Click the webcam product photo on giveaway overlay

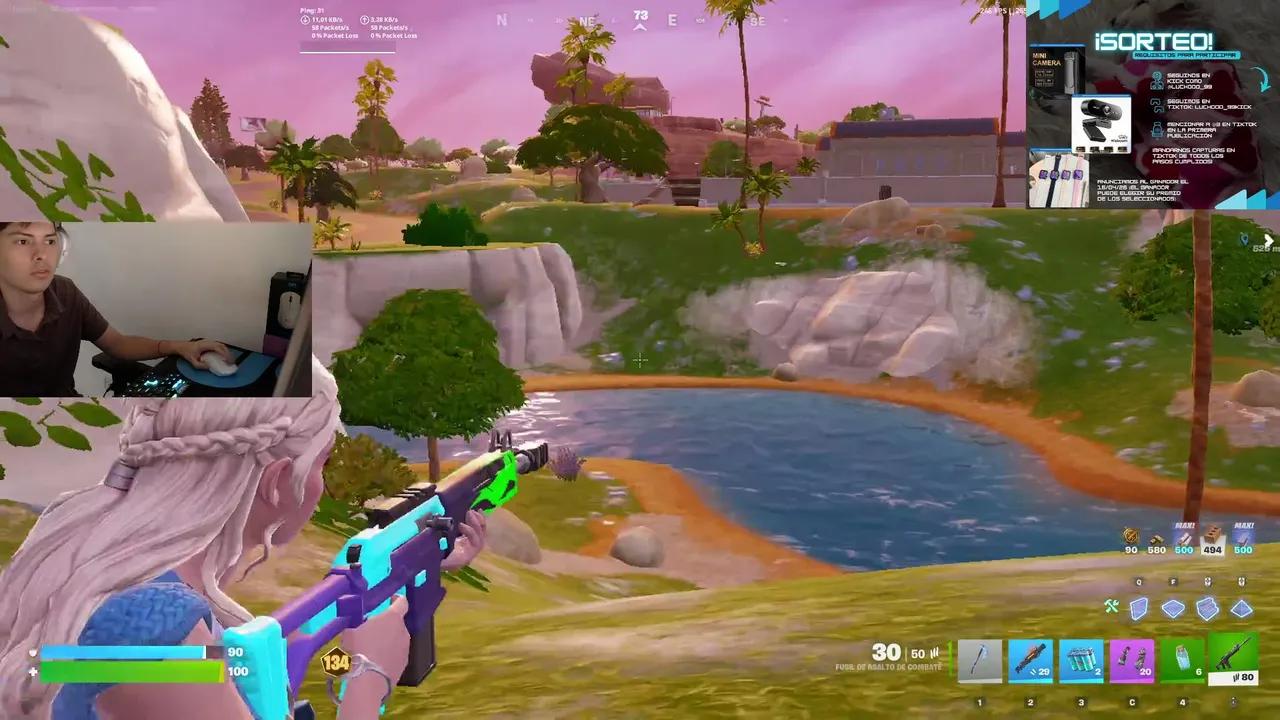(x=1100, y=122)
